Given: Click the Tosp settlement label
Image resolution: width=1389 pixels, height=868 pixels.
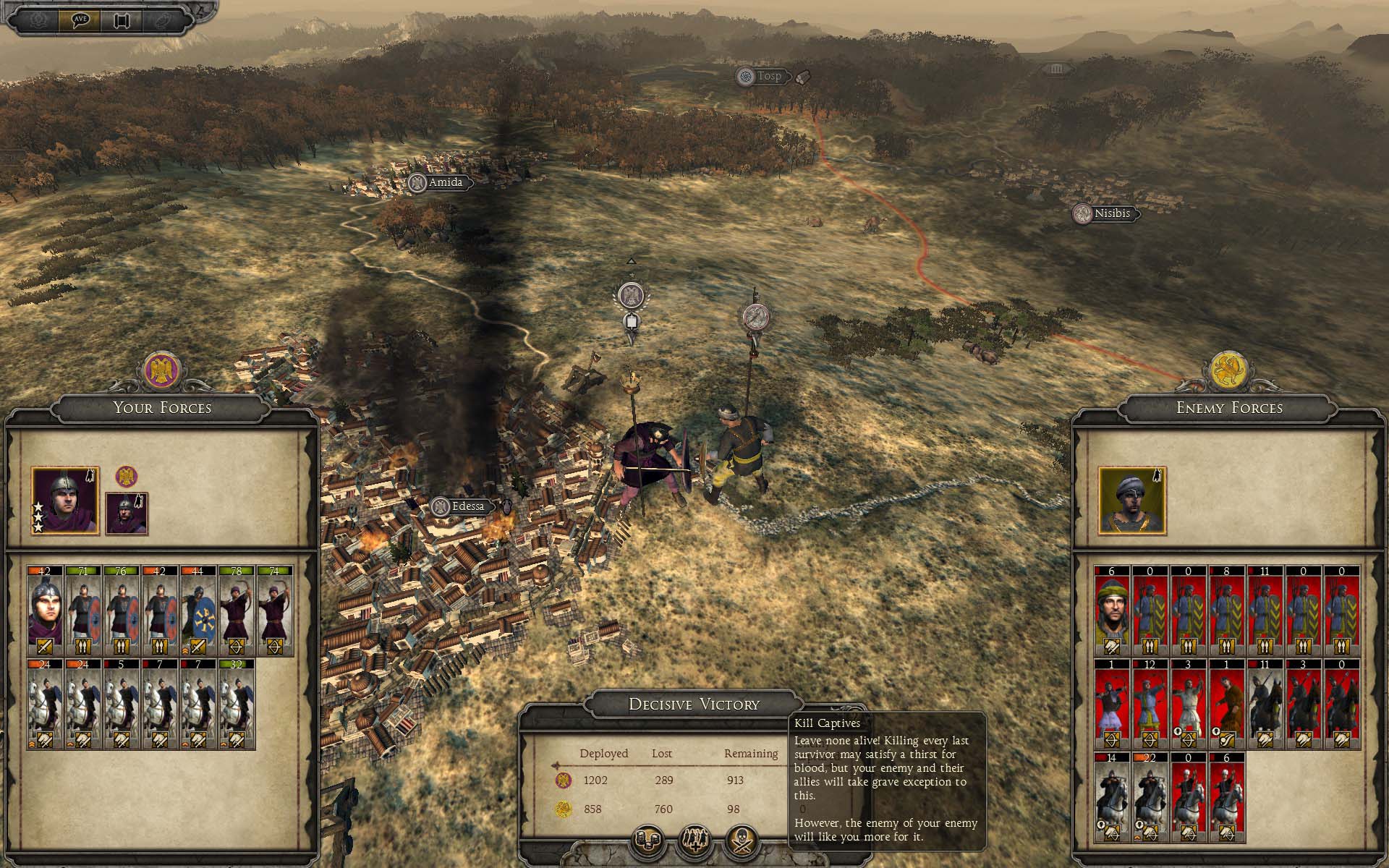Looking at the screenshot, I should point(768,76).
